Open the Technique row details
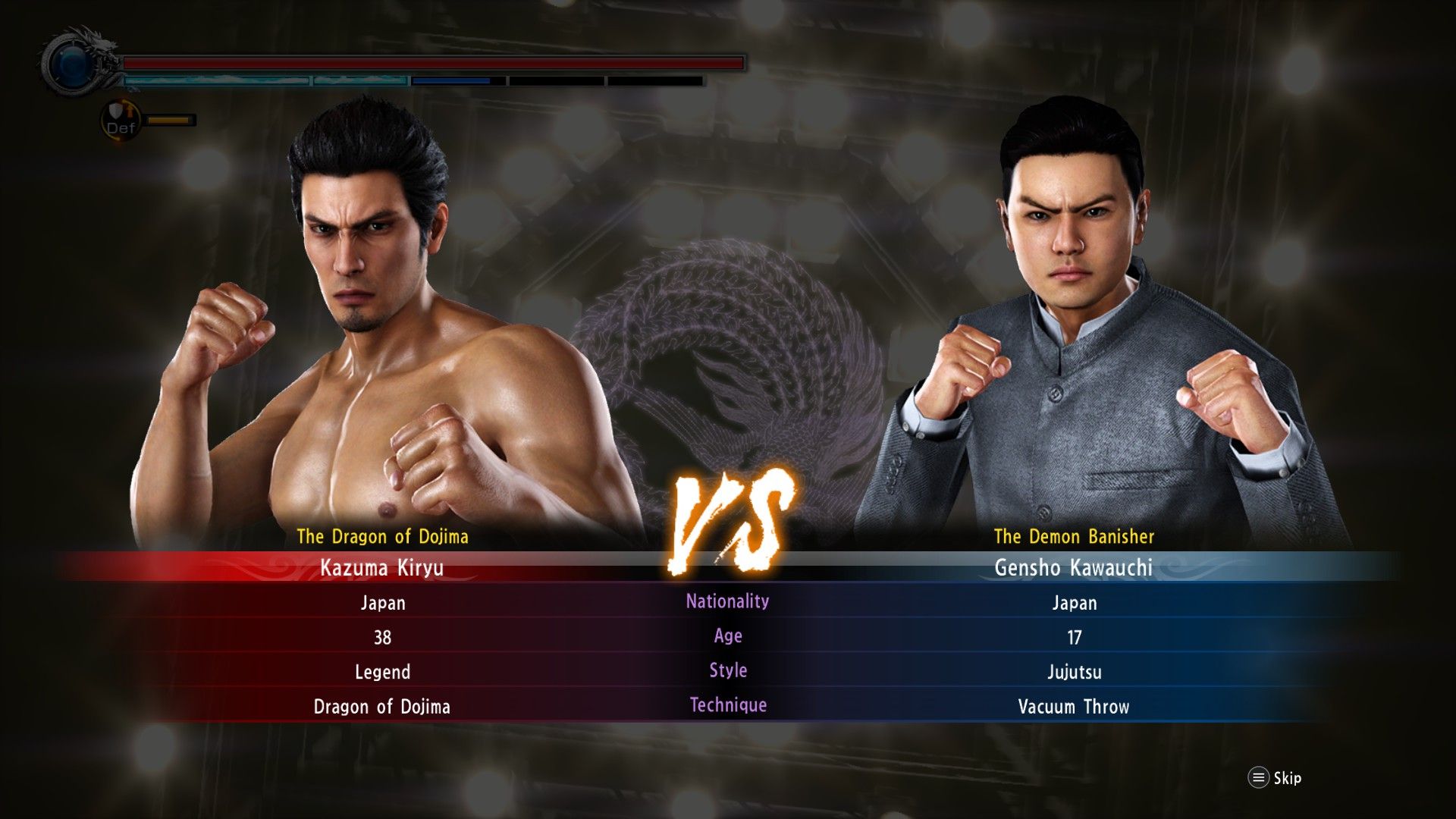Image resolution: width=1456 pixels, height=819 pixels. pyautogui.click(x=728, y=706)
